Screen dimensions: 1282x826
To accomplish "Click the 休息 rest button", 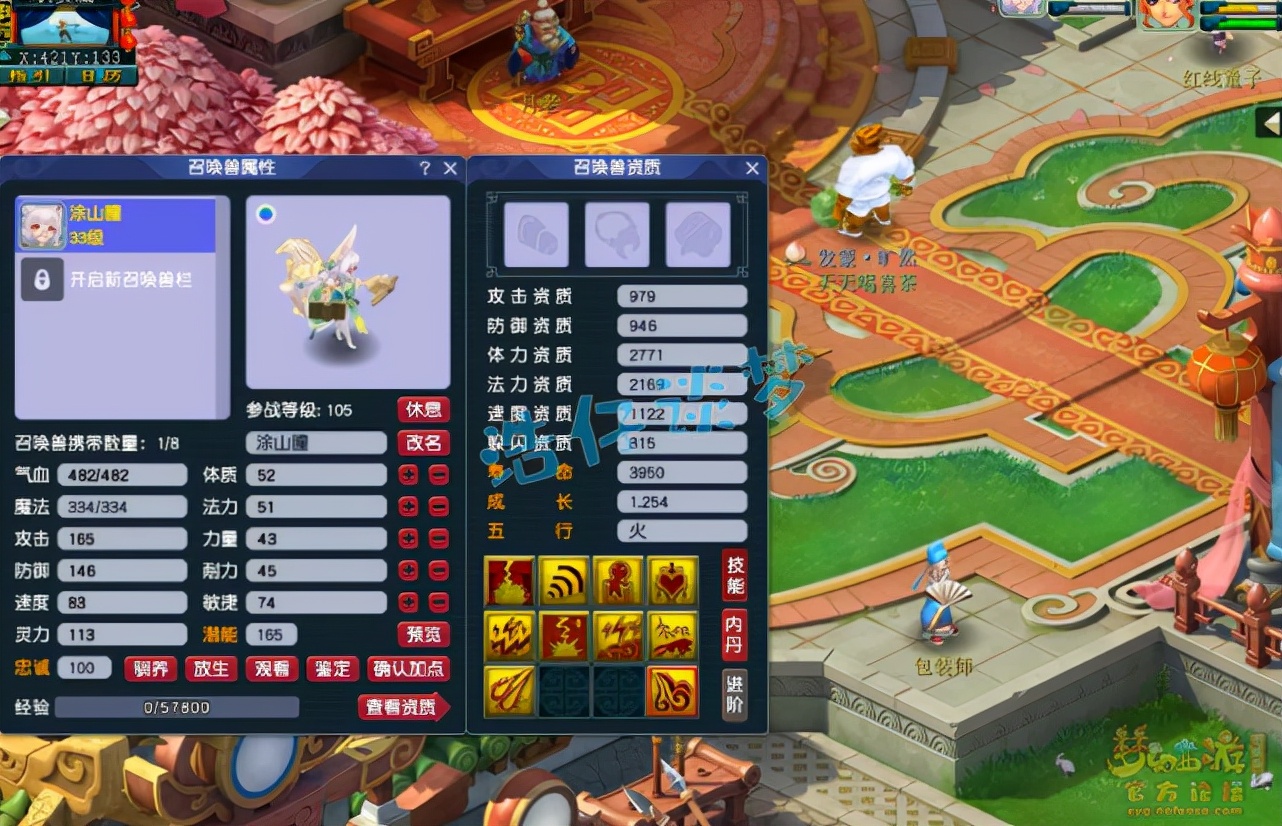I will pos(423,410).
